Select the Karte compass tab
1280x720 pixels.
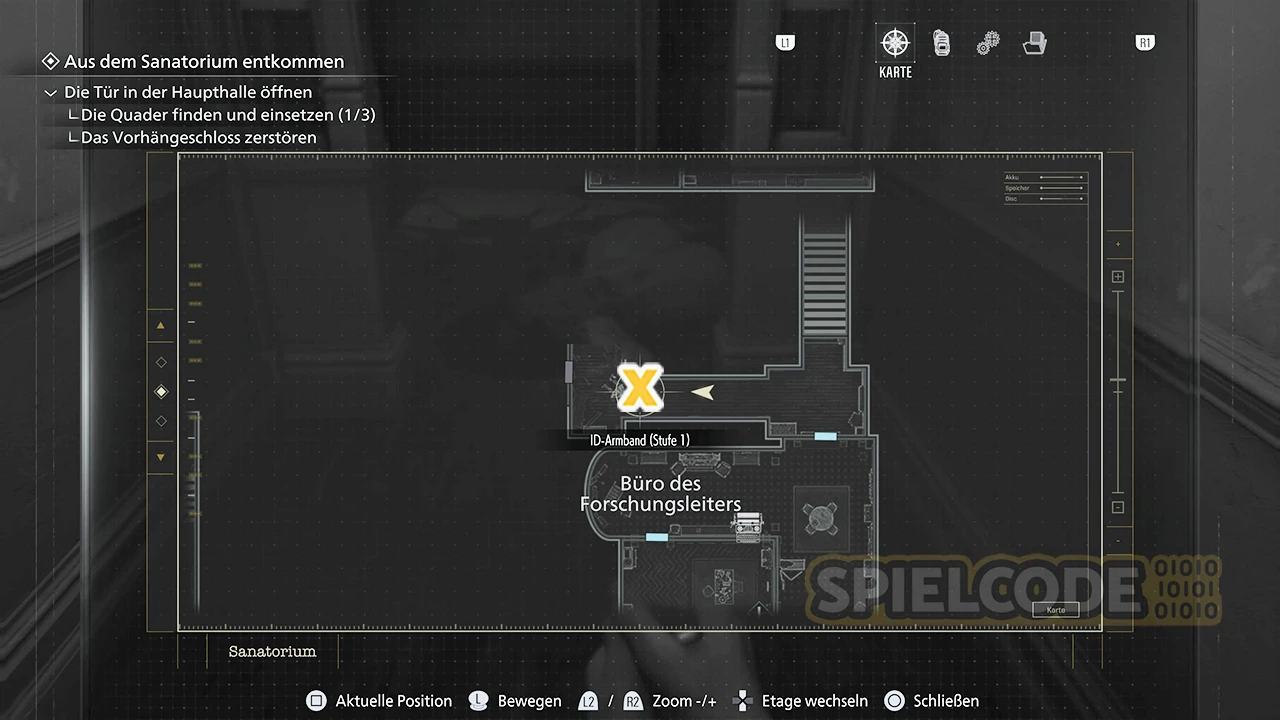coord(895,44)
